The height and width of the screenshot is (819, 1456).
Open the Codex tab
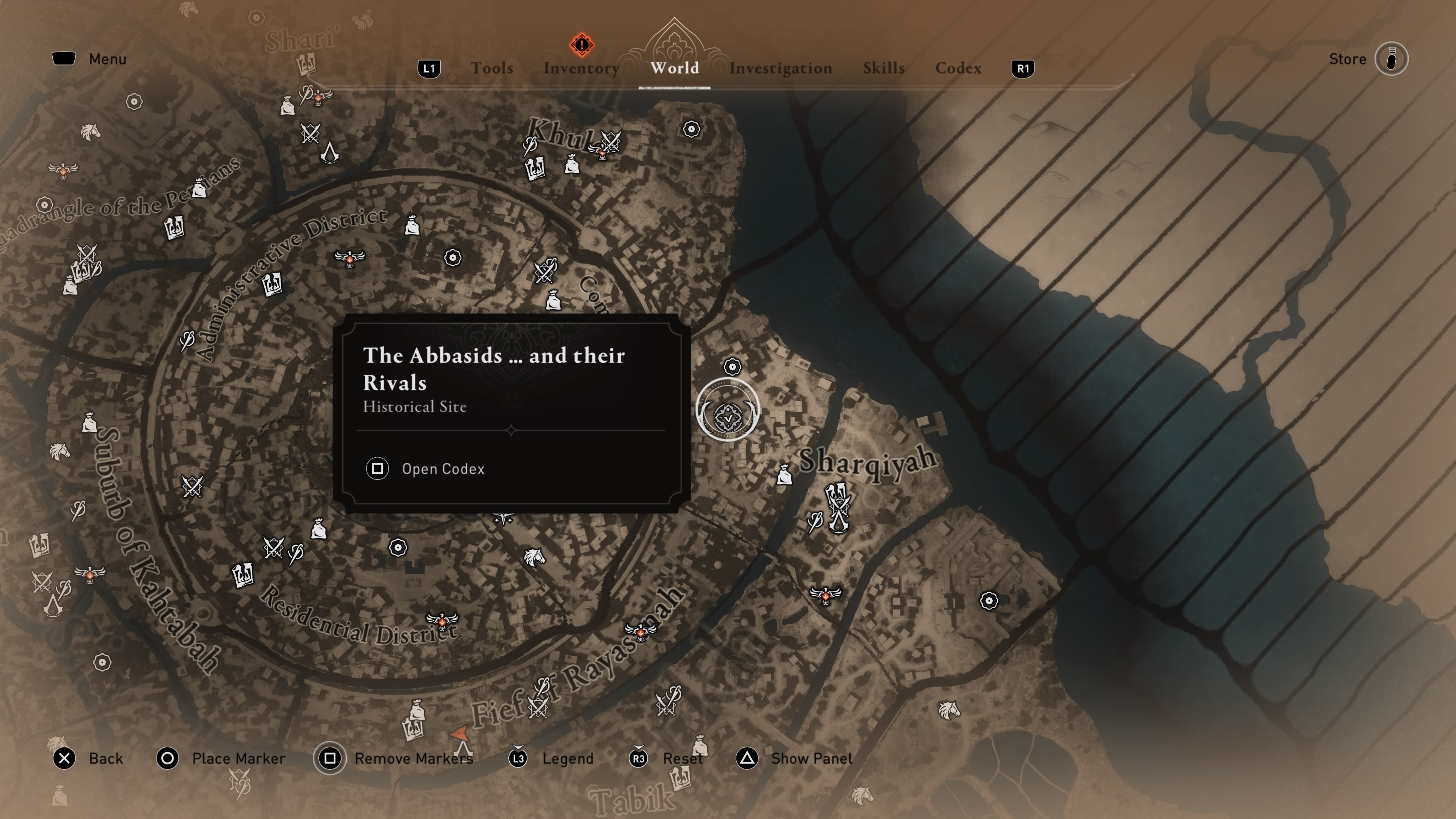click(958, 68)
